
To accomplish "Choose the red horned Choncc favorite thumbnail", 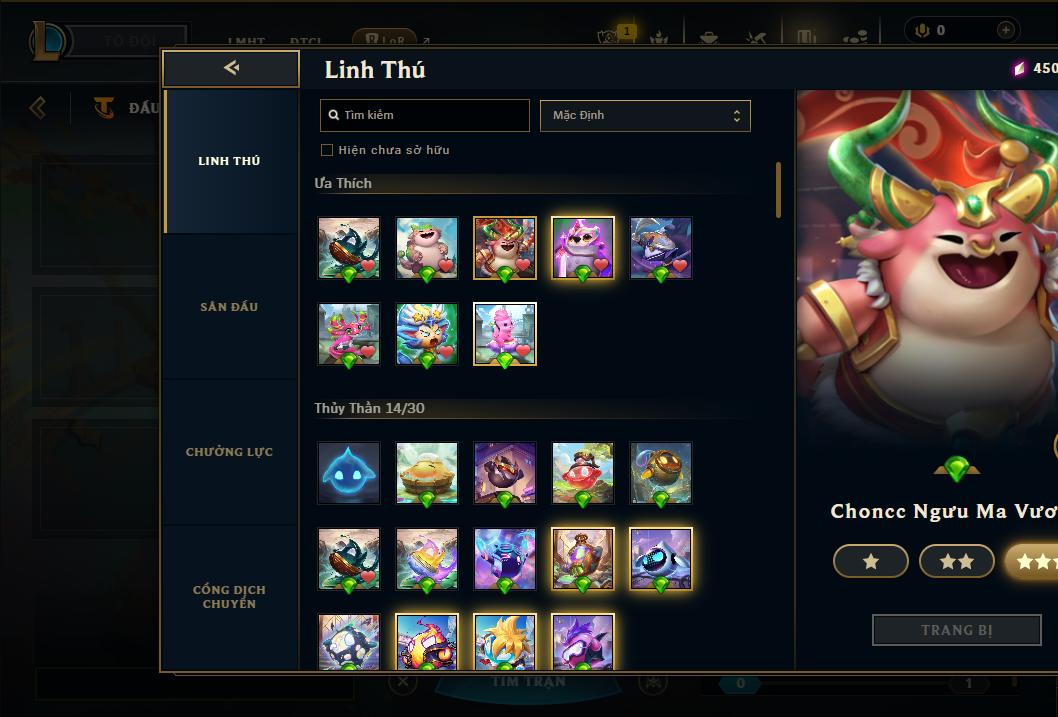I will [505, 248].
